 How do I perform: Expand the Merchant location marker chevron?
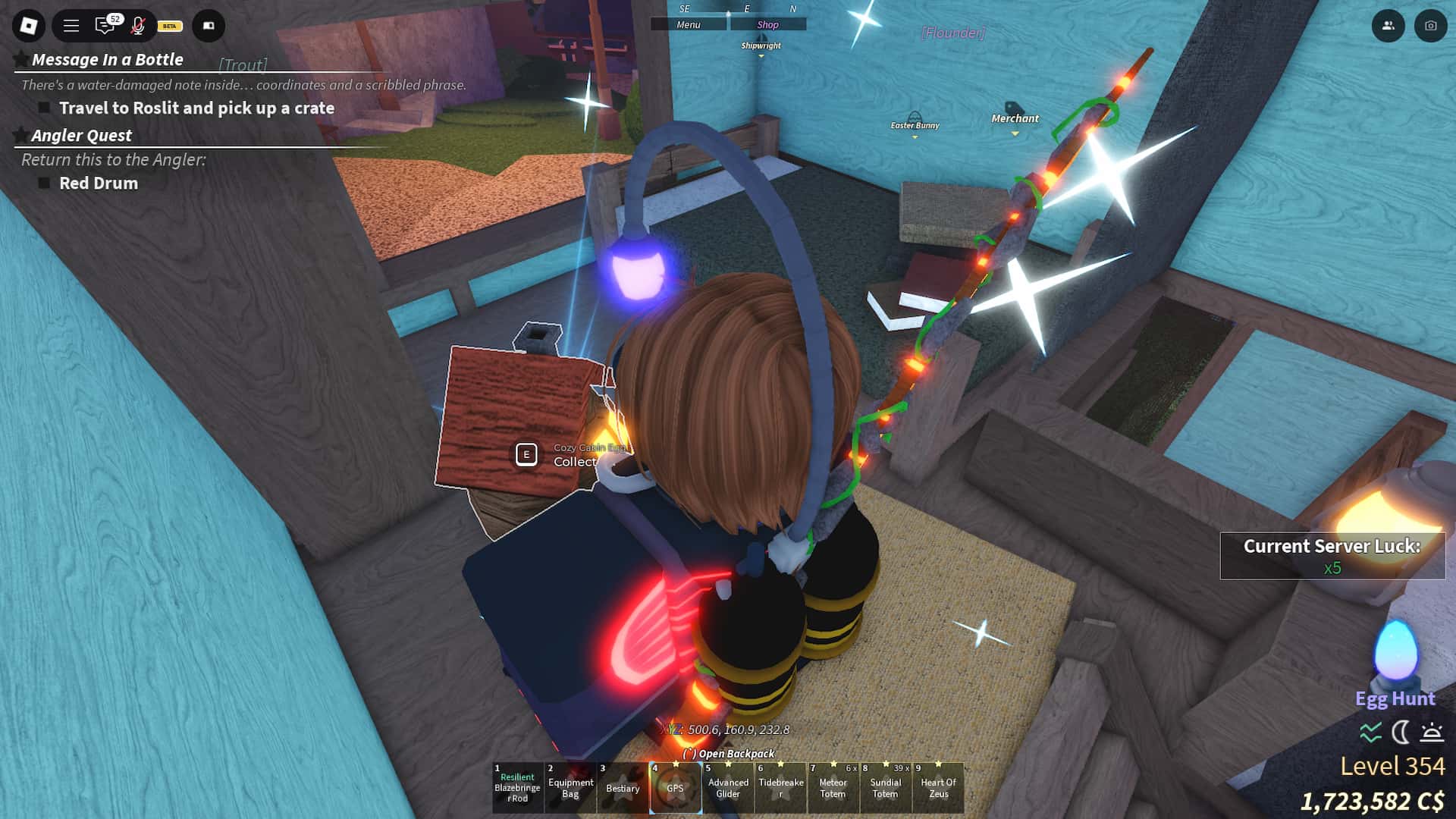(1014, 131)
